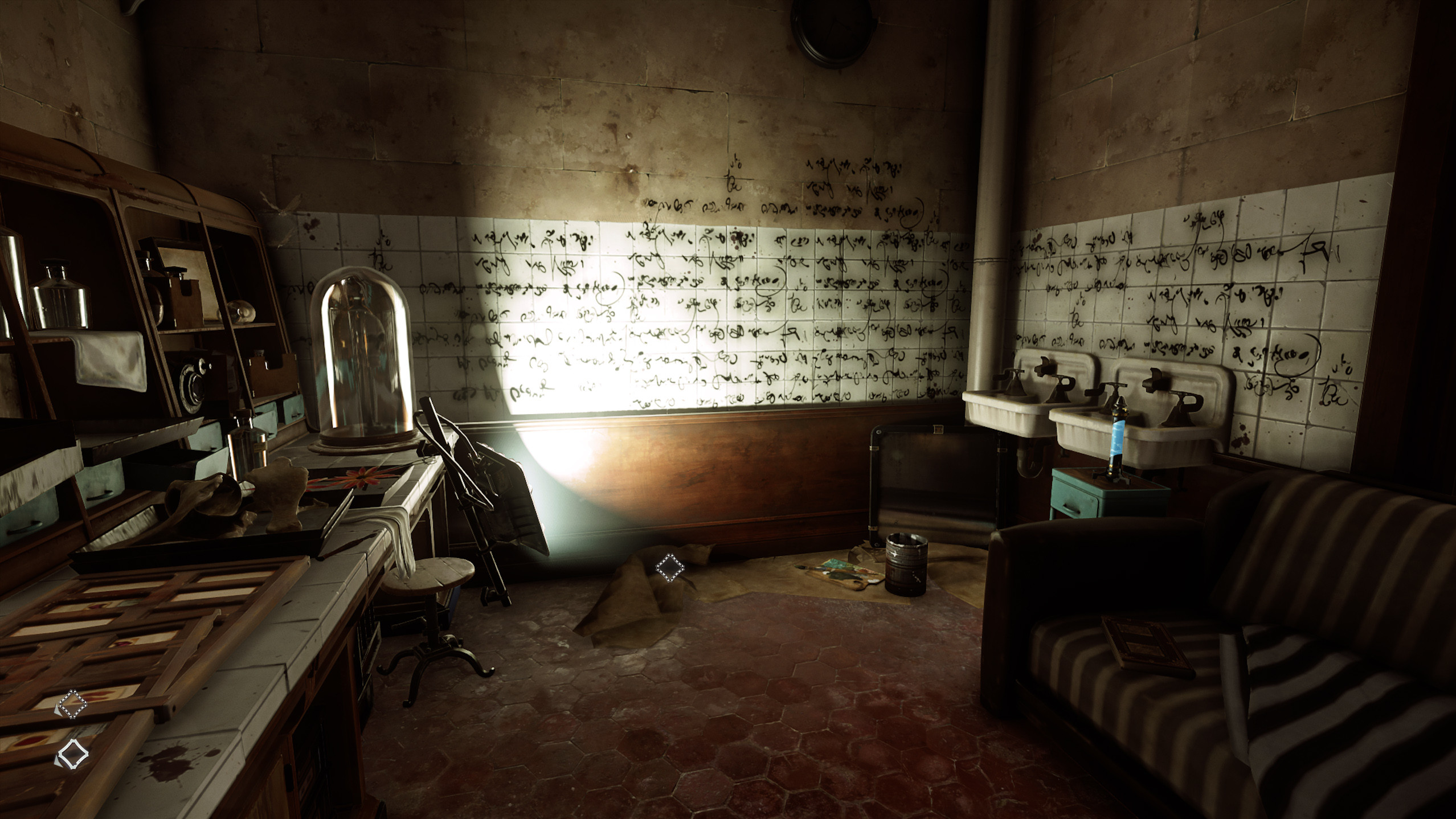Select the solid white diamond interaction marker
This screenshot has width=1456, height=819.
click(73, 755)
